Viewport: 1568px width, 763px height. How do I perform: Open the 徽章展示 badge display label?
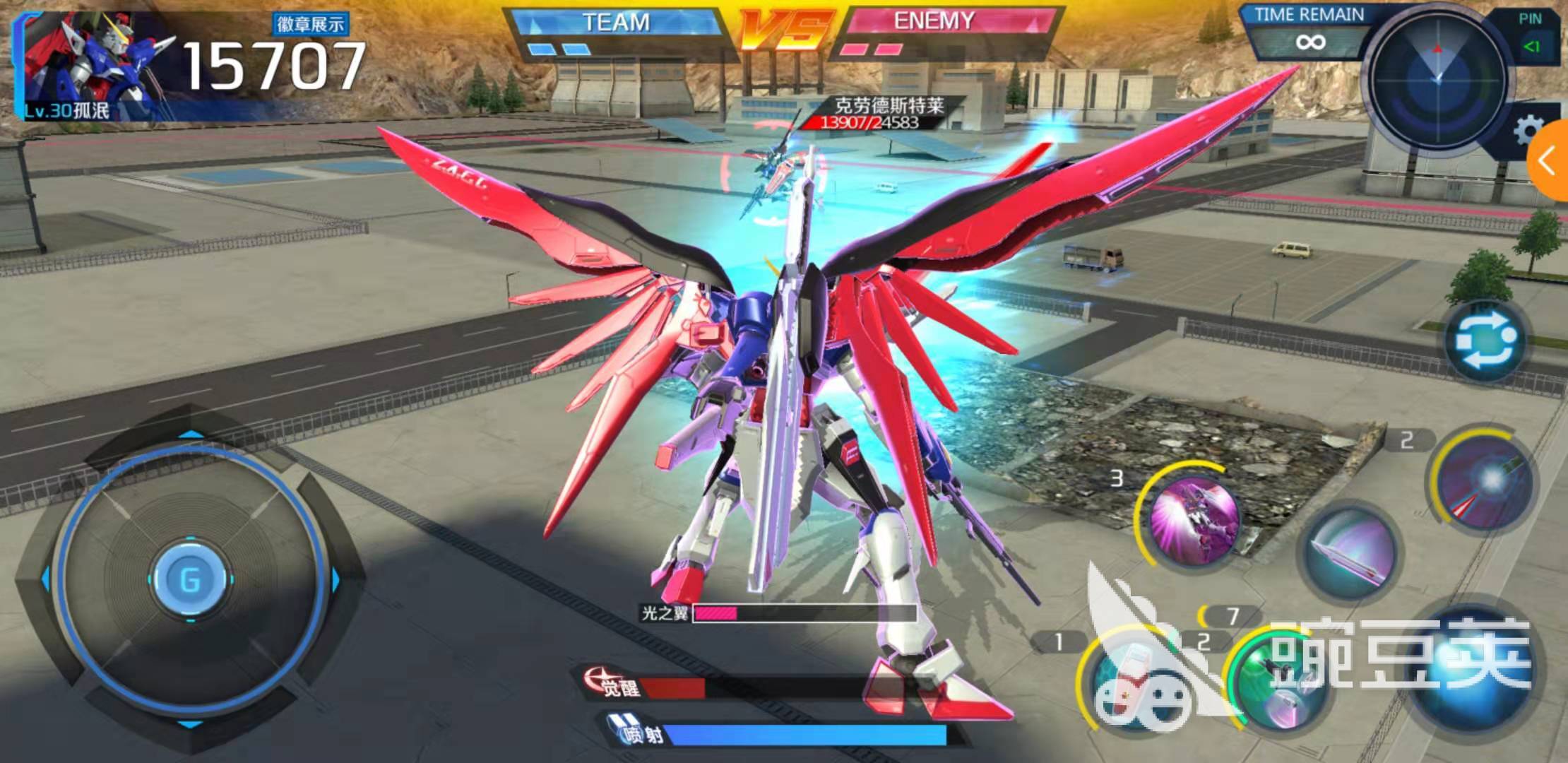coord(310,25)
